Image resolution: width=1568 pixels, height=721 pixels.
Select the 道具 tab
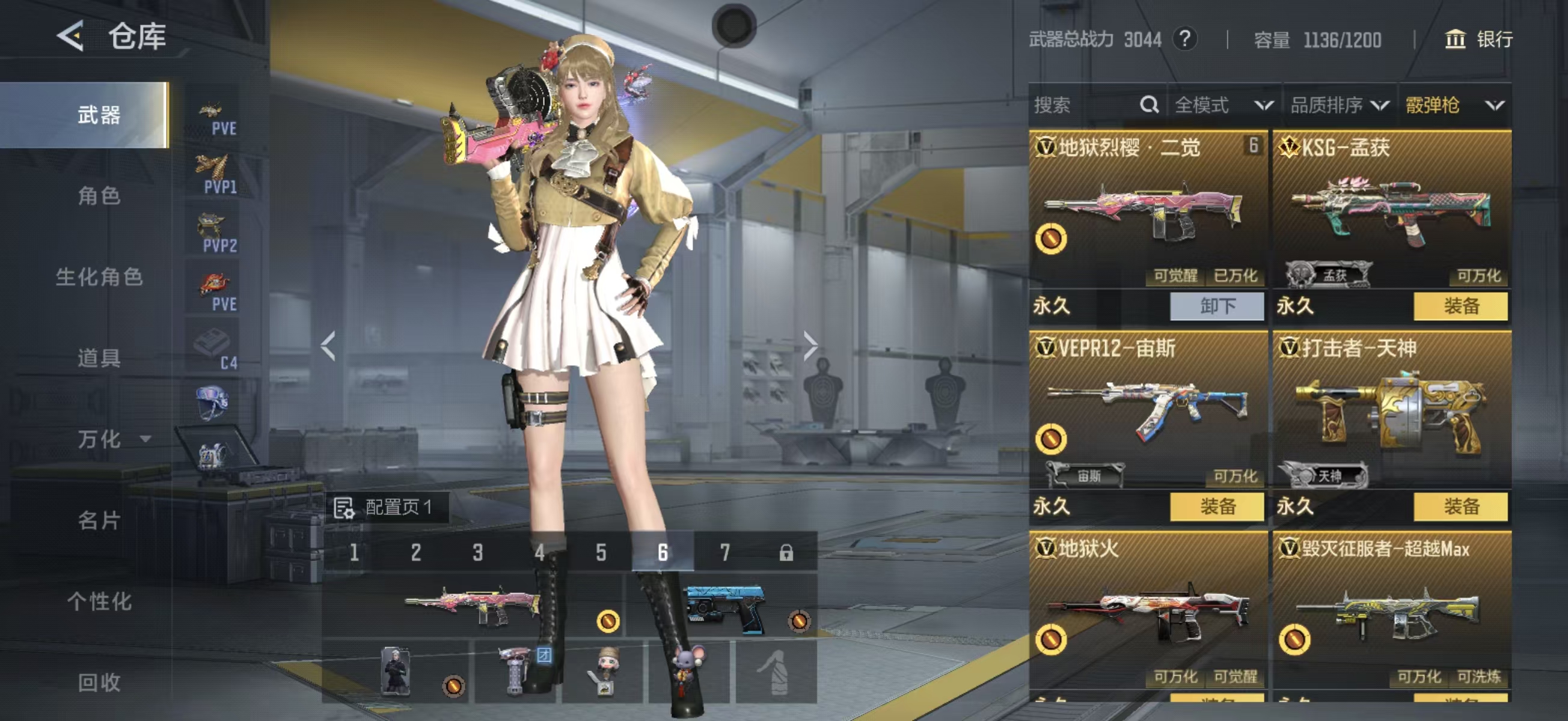[99, 357]
